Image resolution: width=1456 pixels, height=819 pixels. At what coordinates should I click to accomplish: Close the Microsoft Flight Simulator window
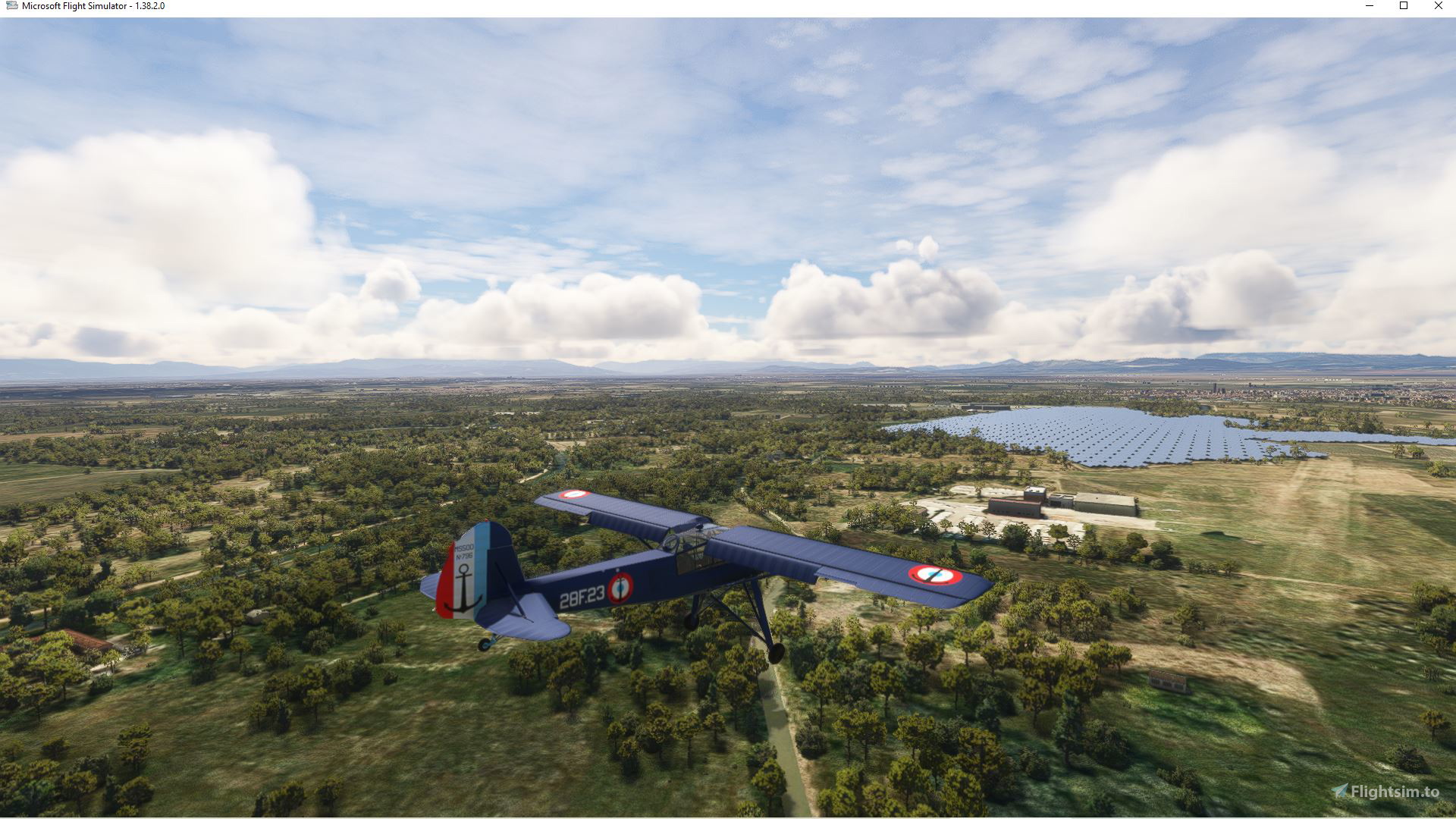point(1438,6)
